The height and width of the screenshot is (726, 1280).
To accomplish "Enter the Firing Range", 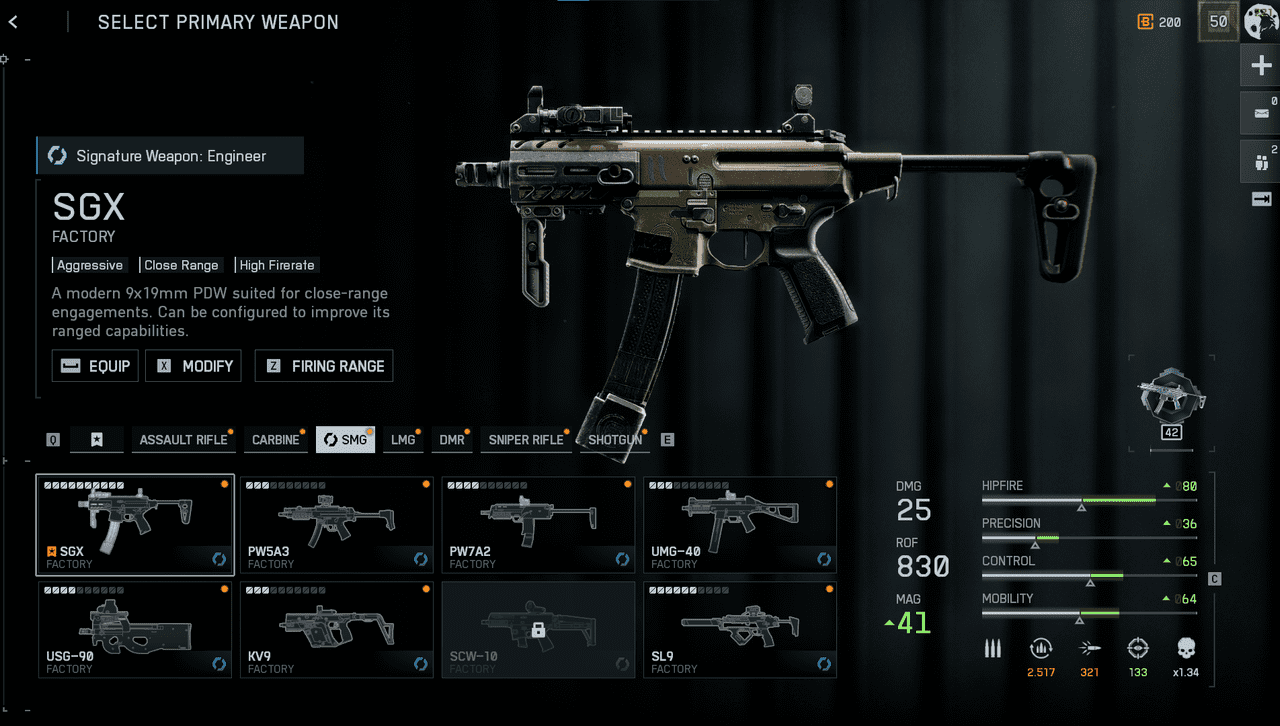I will coord(324,366).
